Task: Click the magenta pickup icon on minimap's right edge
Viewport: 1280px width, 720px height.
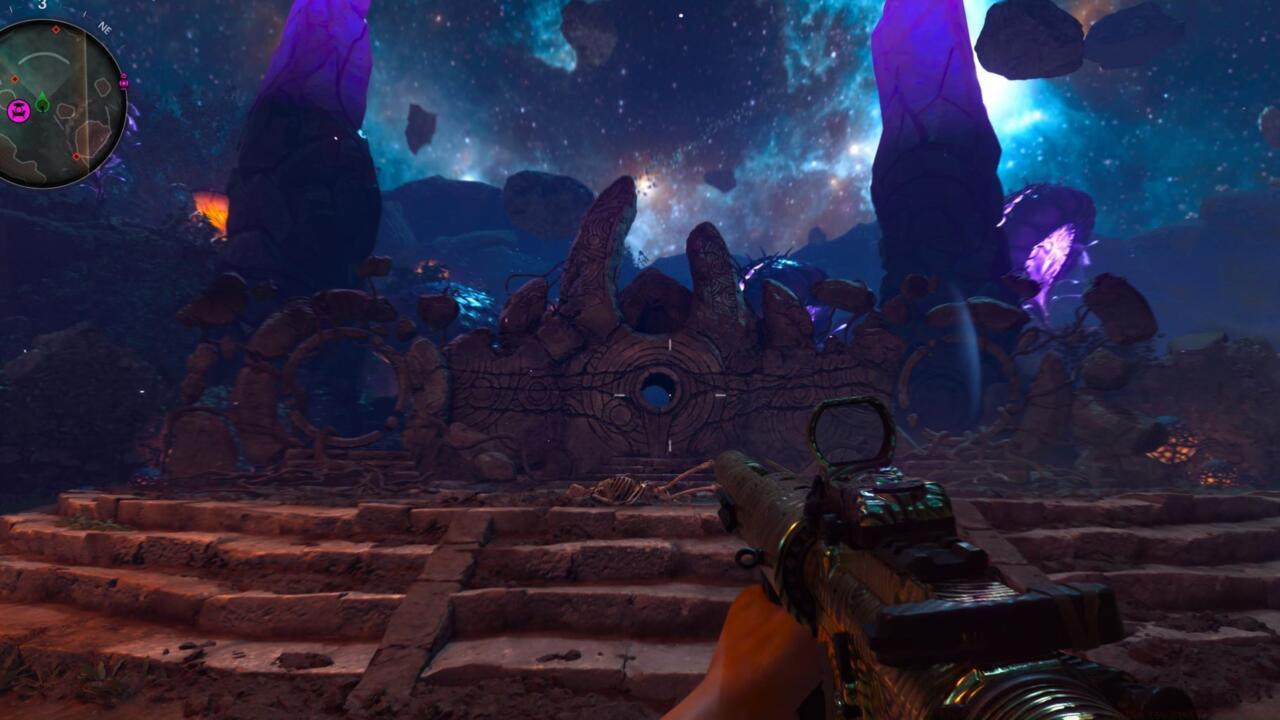Action: click(x=123, y=83)
